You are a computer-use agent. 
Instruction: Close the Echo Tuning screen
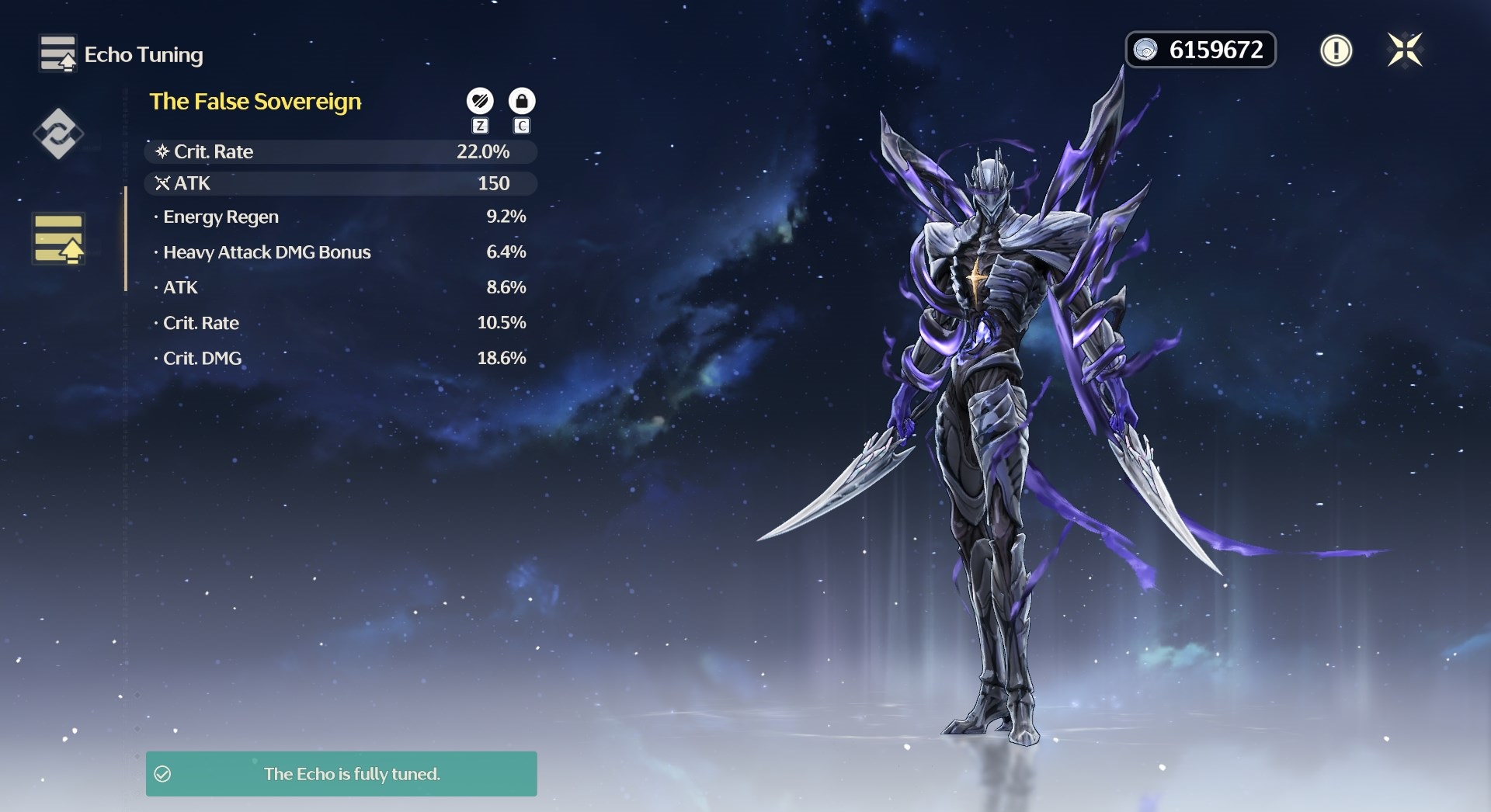pos(1405,50)
